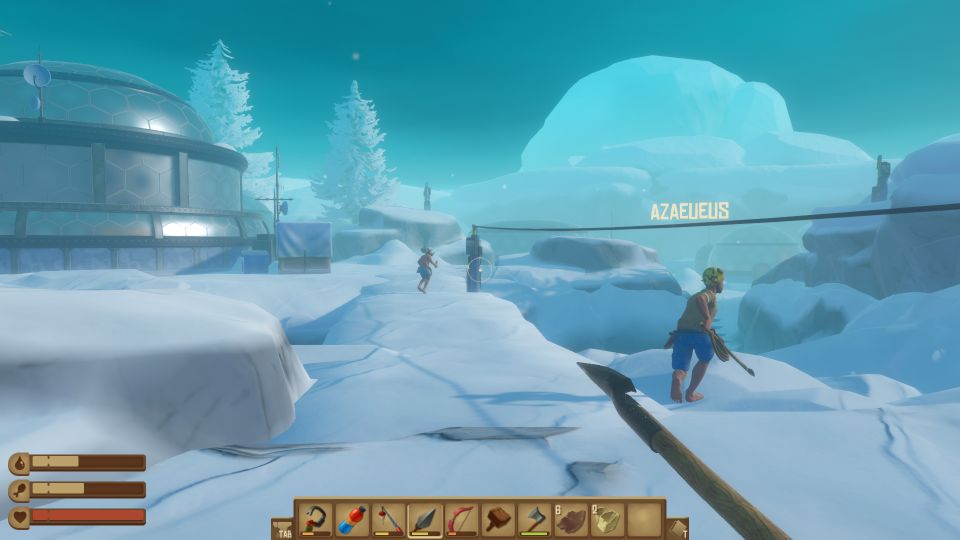Choose the spear hotbar slot

click(425, 518)
